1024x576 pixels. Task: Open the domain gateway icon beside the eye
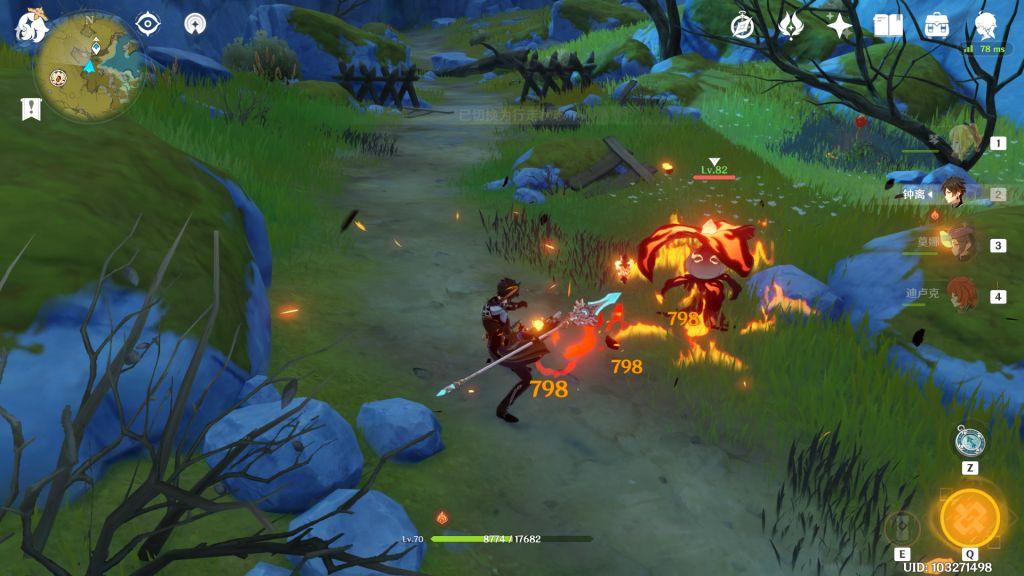[x=196, y=24]
